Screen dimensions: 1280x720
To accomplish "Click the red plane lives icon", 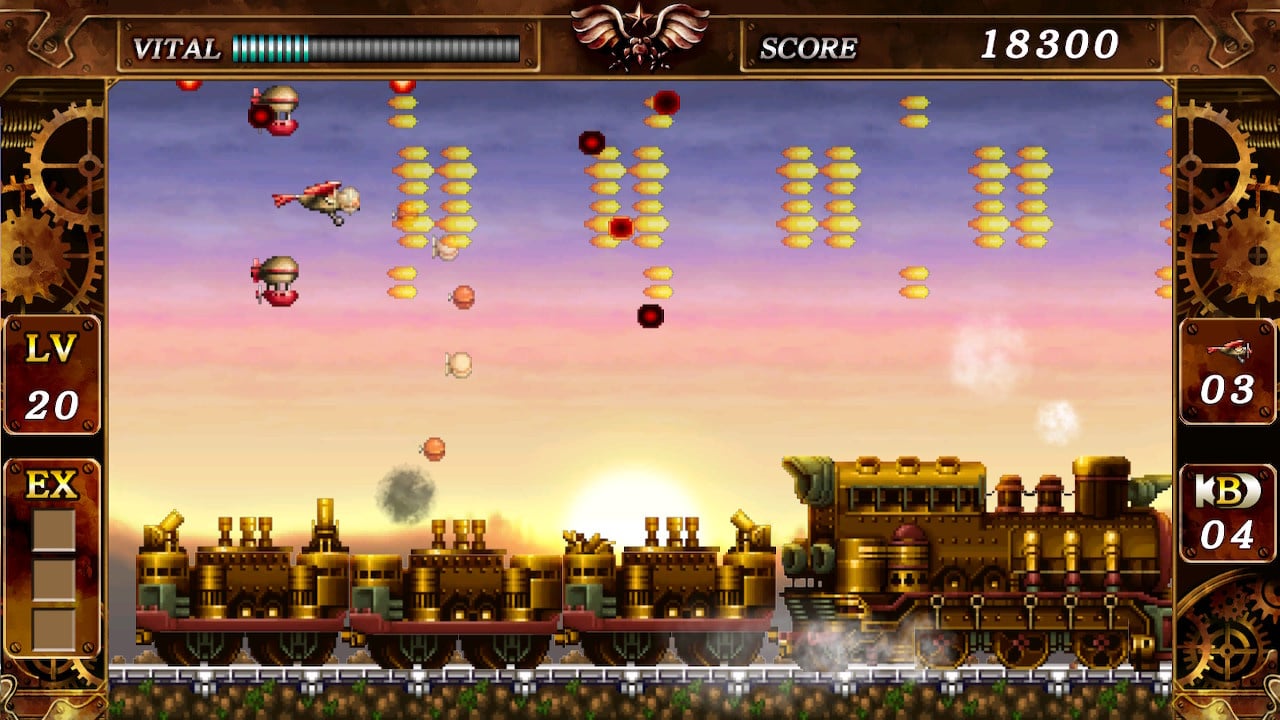I will pyautogui.click(x=1227, y=349).
